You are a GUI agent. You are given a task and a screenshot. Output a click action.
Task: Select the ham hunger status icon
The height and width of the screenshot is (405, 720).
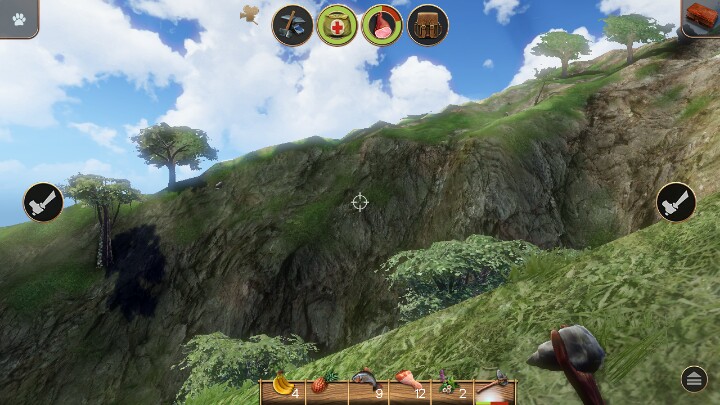(382, 25)
